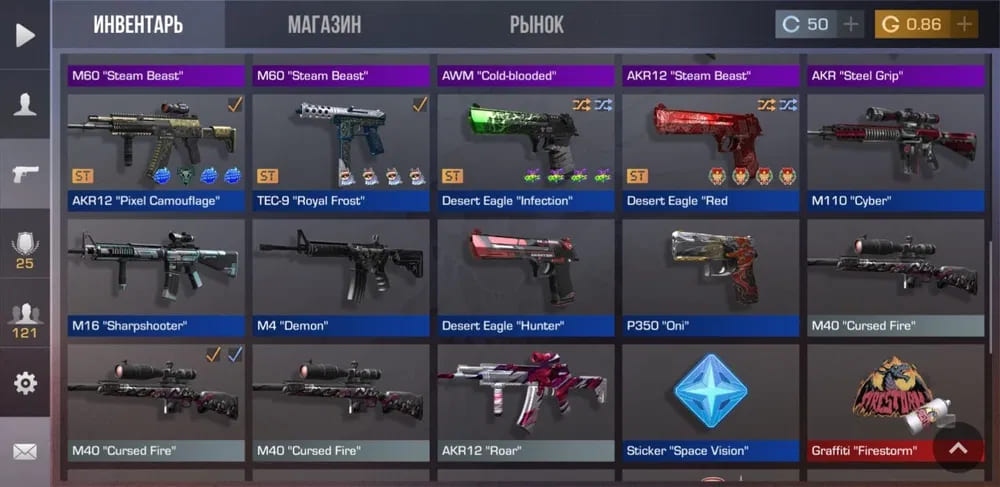Image resolution: width=1000 pixels, height=487 pixels.
Task: Open the settings gear icon
Action: pyautogui.click(x=24, y=382)
